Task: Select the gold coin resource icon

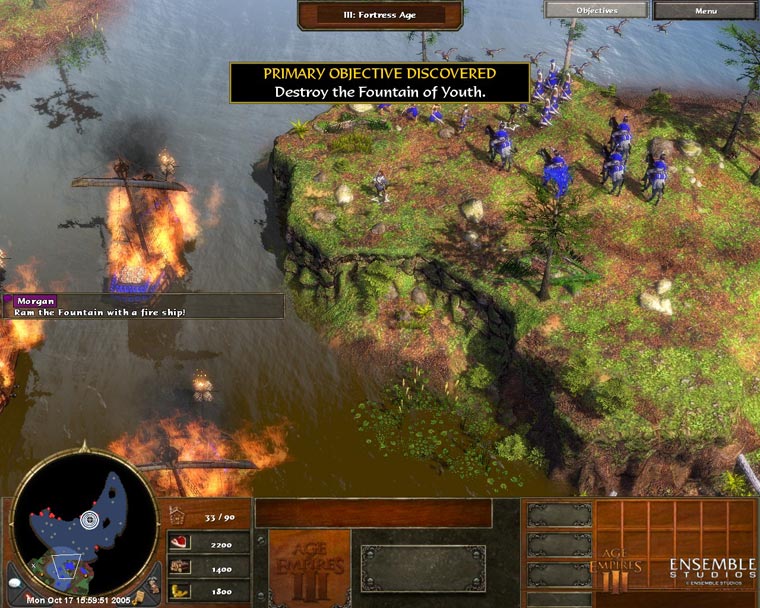Action: (x=179, y=591)
